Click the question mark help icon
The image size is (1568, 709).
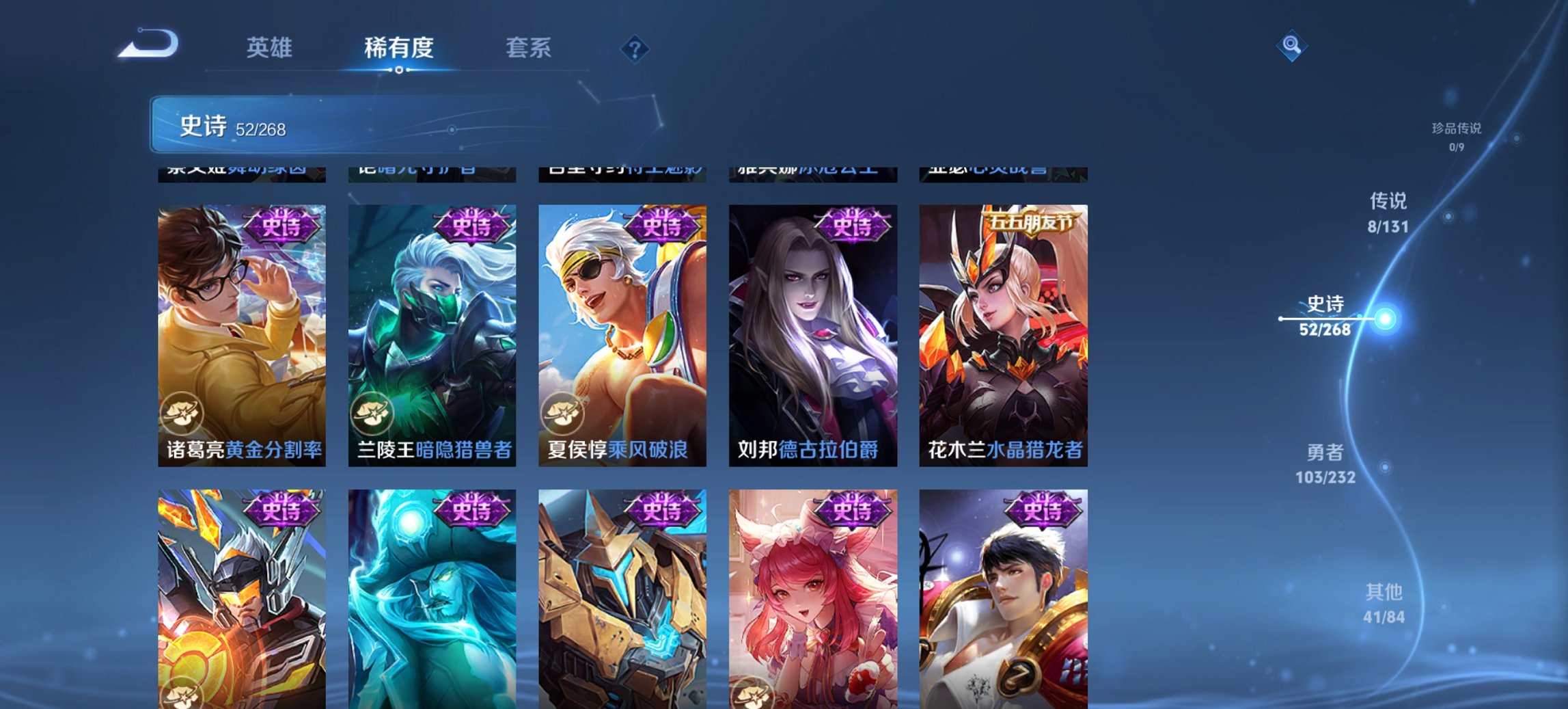click(635, 48)
